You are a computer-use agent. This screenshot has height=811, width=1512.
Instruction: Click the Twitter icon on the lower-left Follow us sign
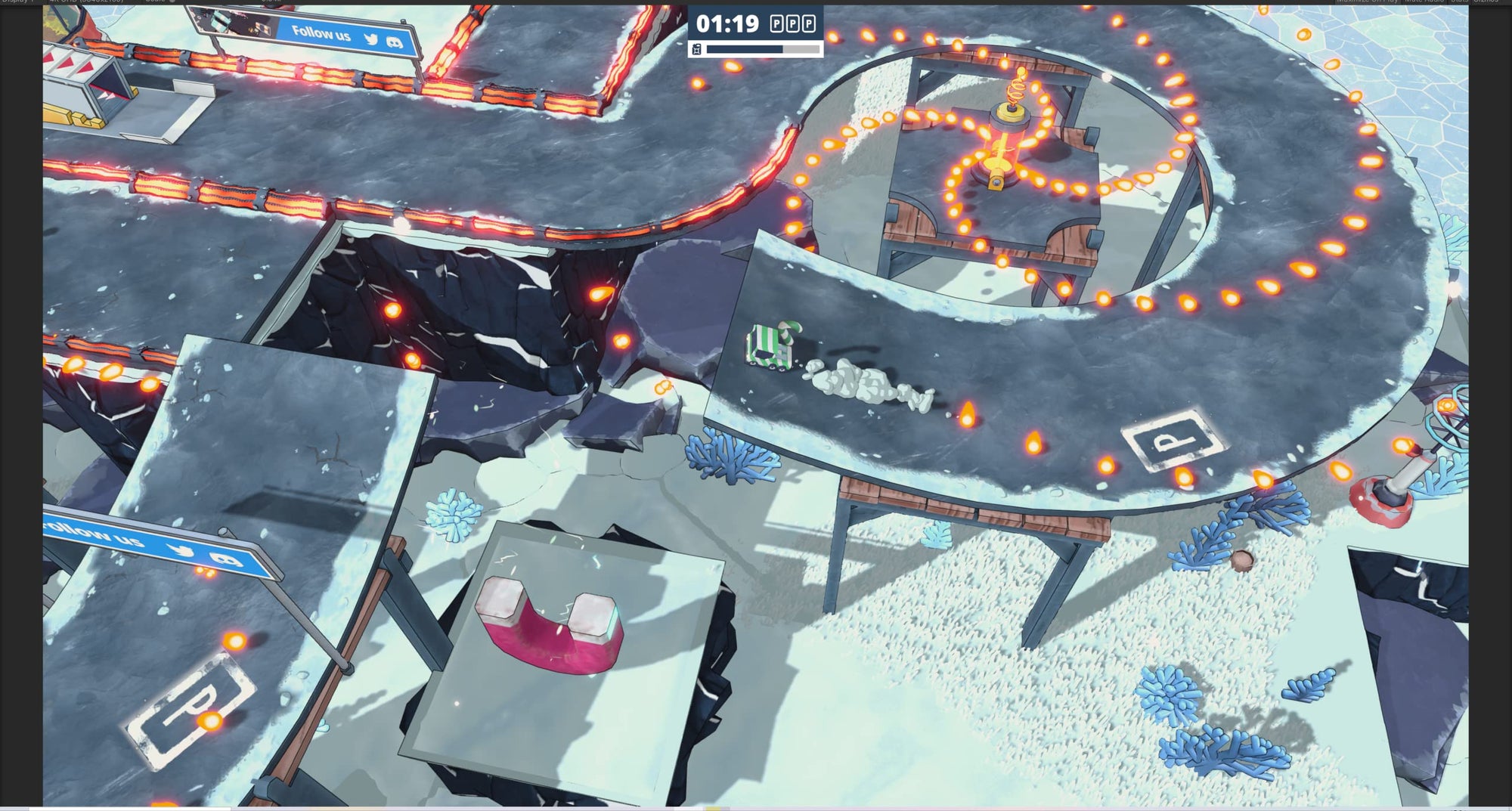click(x=181, y=551)
